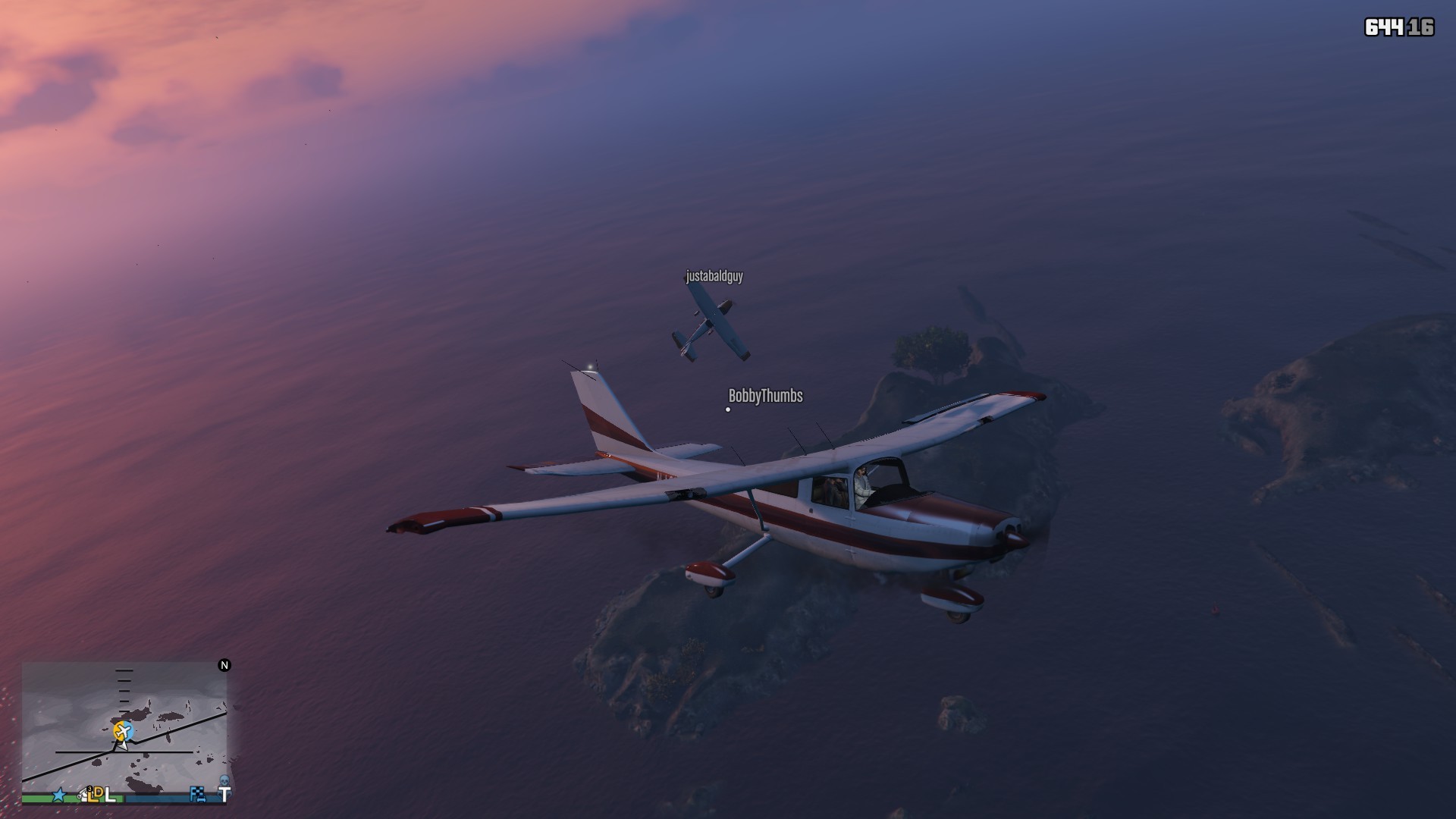Click the North compass marker
Viewport: 1456px width, 819px height.
coord(224,665)
